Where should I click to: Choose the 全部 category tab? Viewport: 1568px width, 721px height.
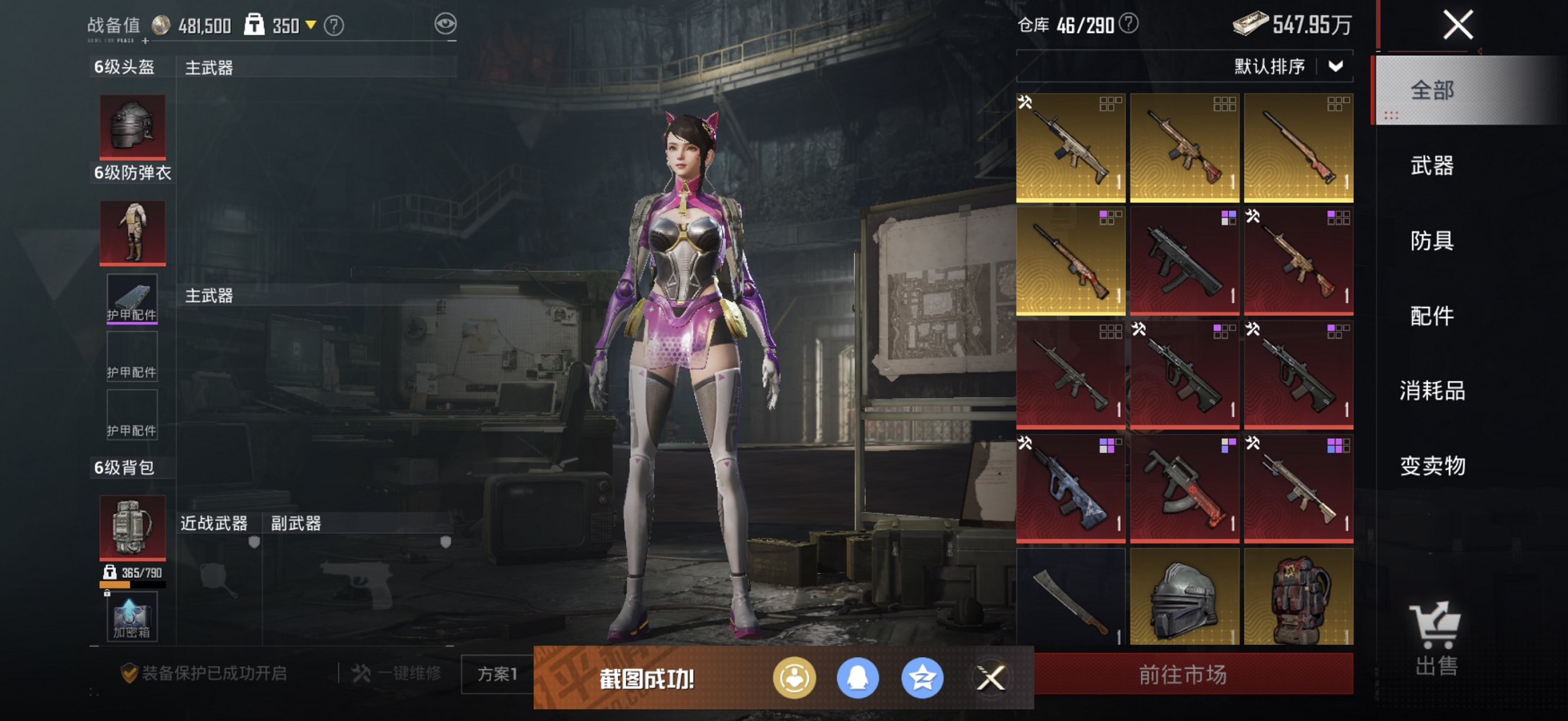coord(1432,91)
